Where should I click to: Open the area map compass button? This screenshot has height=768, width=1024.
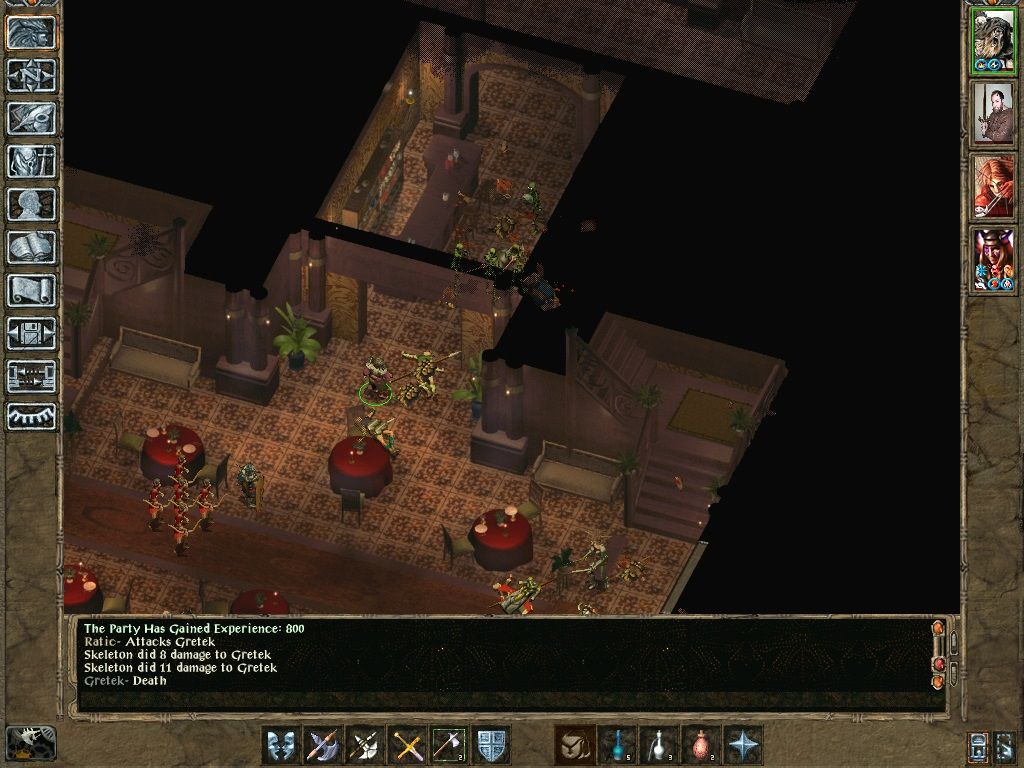pyautogui.click(x=32, y=75)
